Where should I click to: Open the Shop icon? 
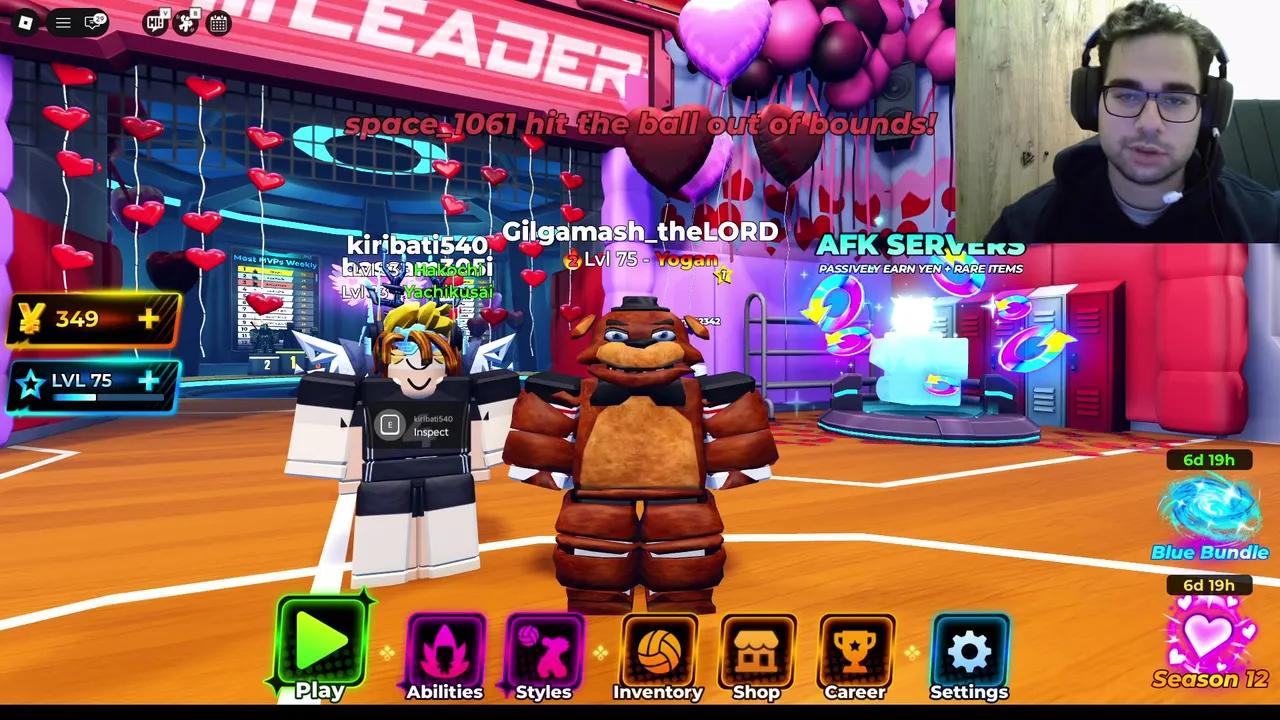(x=757, y=651)
